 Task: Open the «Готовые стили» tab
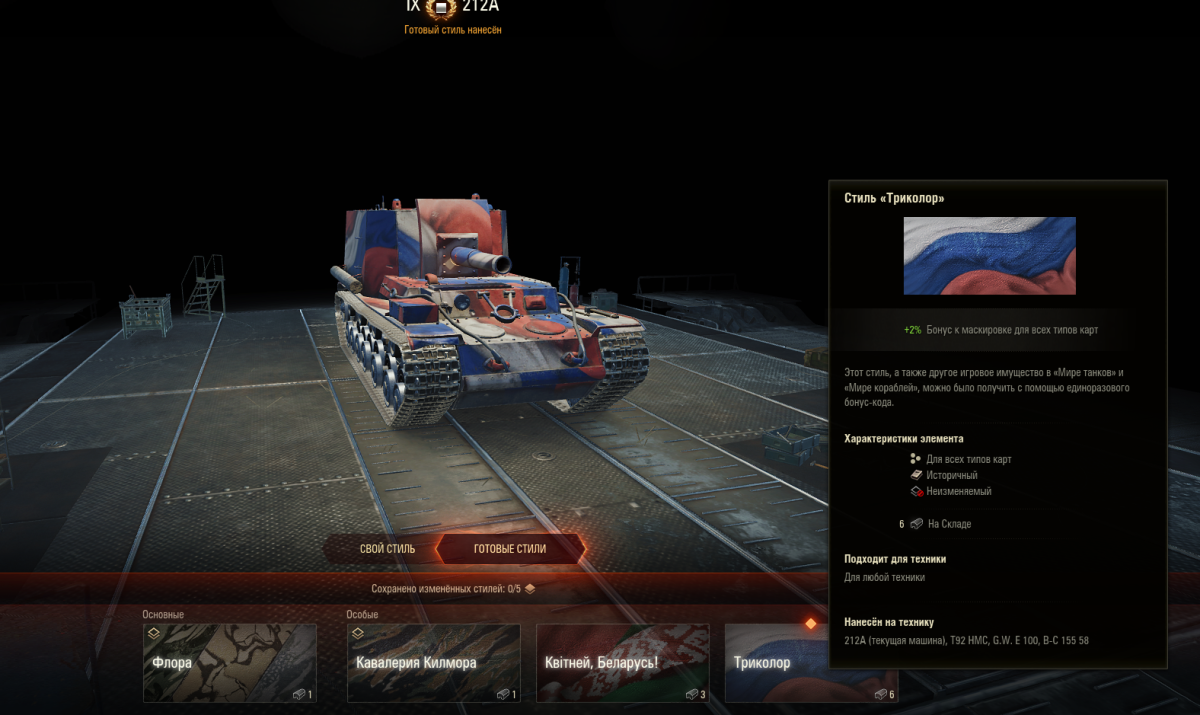(510, 549)
